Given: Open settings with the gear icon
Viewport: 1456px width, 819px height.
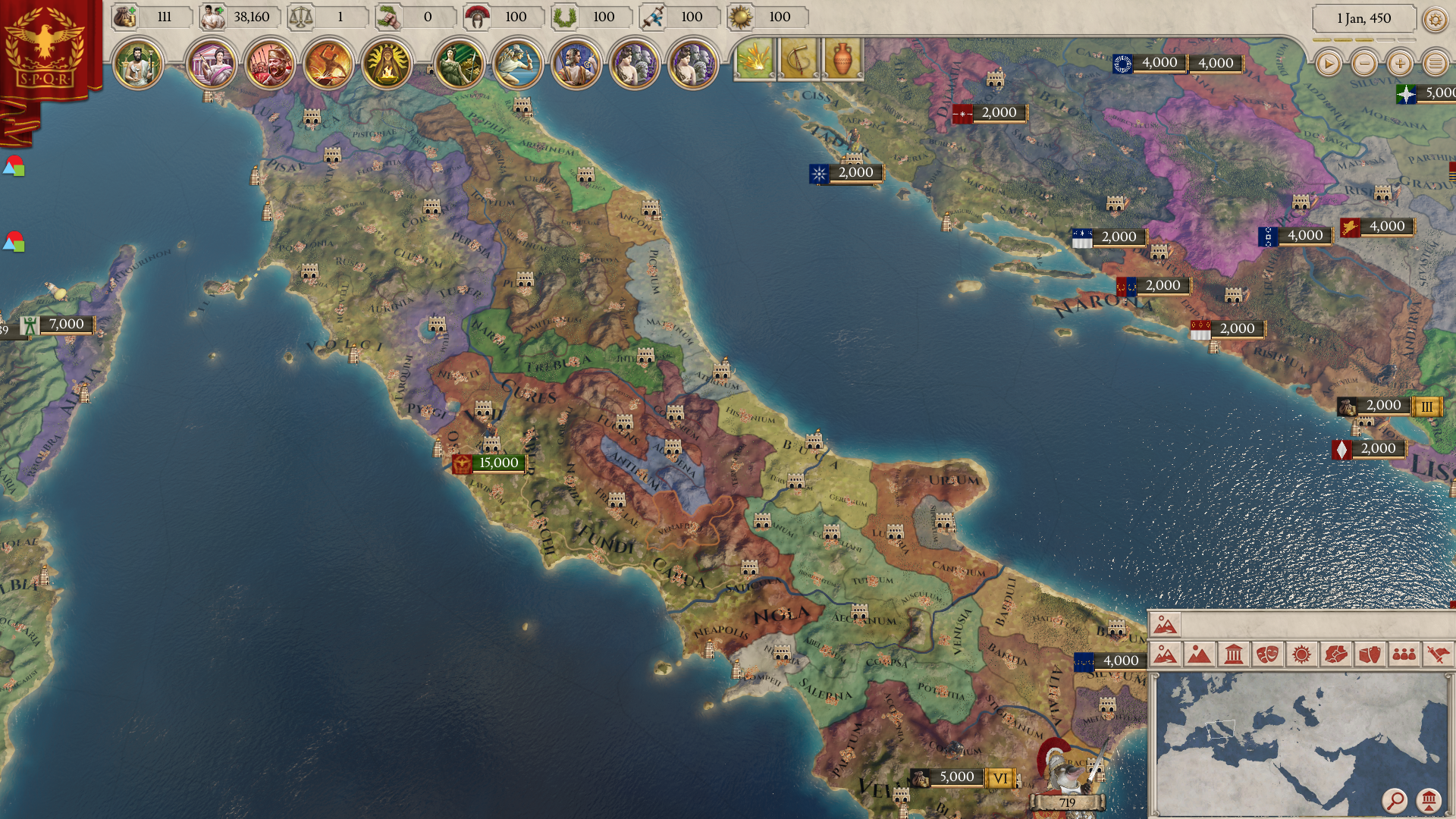Looking at the screenshot, I should (x=1435, y=19).
